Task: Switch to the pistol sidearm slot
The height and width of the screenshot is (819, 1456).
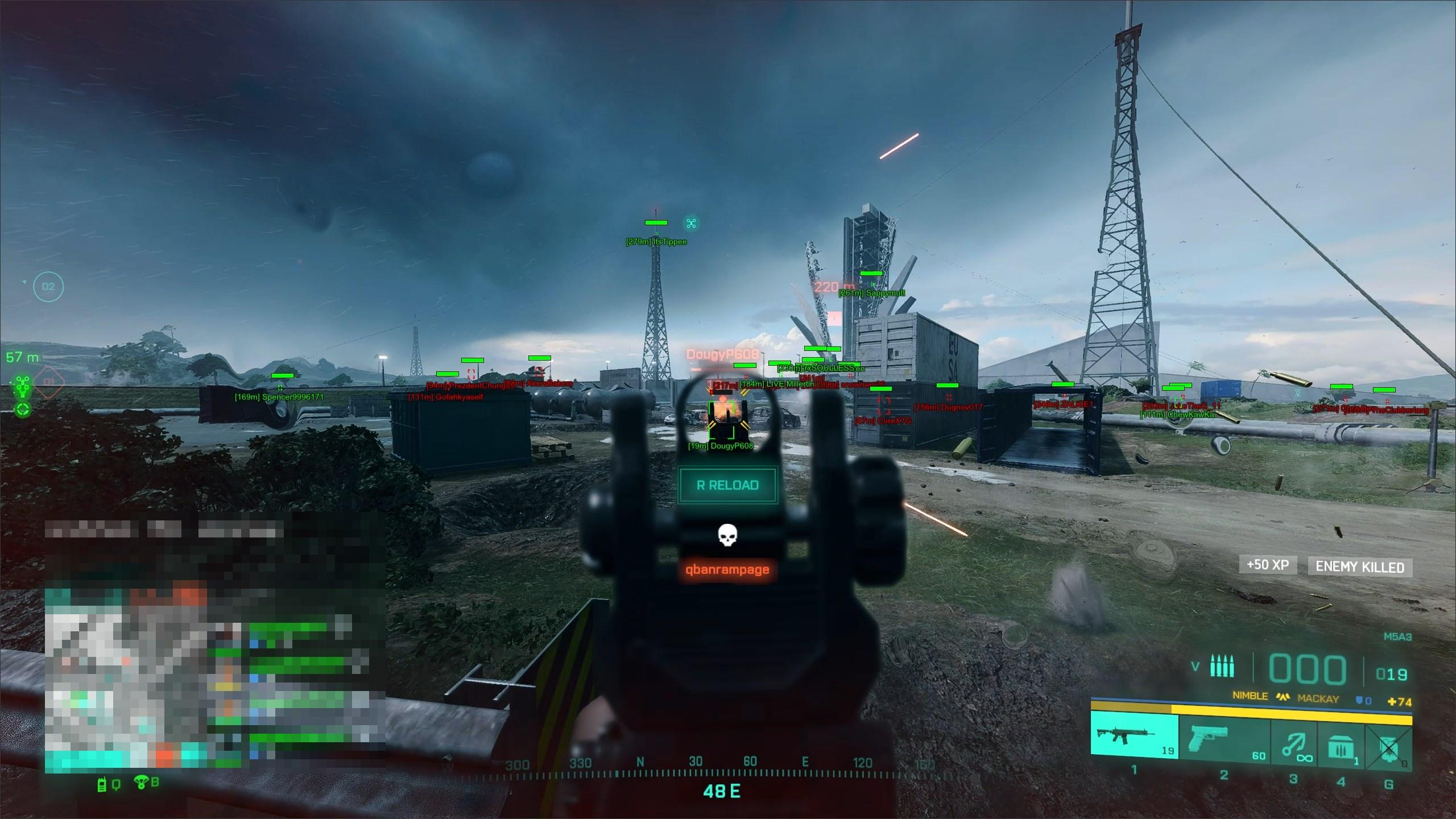Action: (1224, 737)
